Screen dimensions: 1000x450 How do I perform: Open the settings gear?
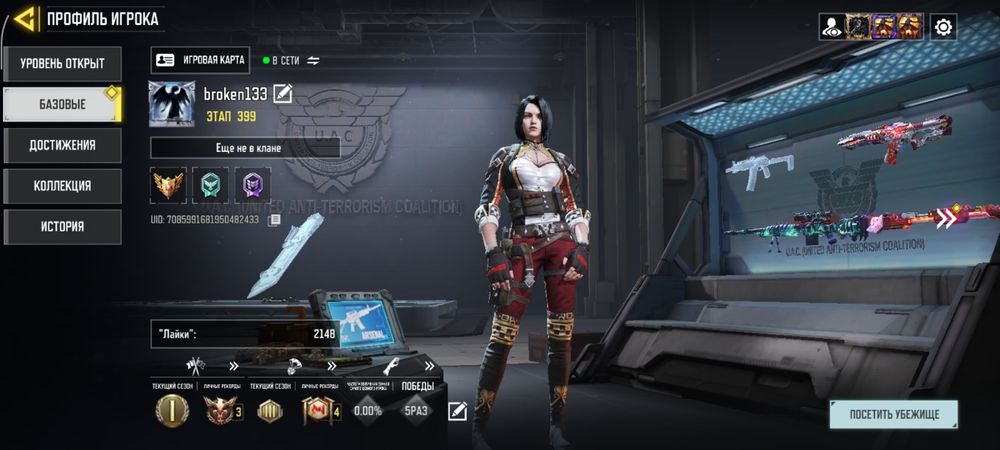943,27
